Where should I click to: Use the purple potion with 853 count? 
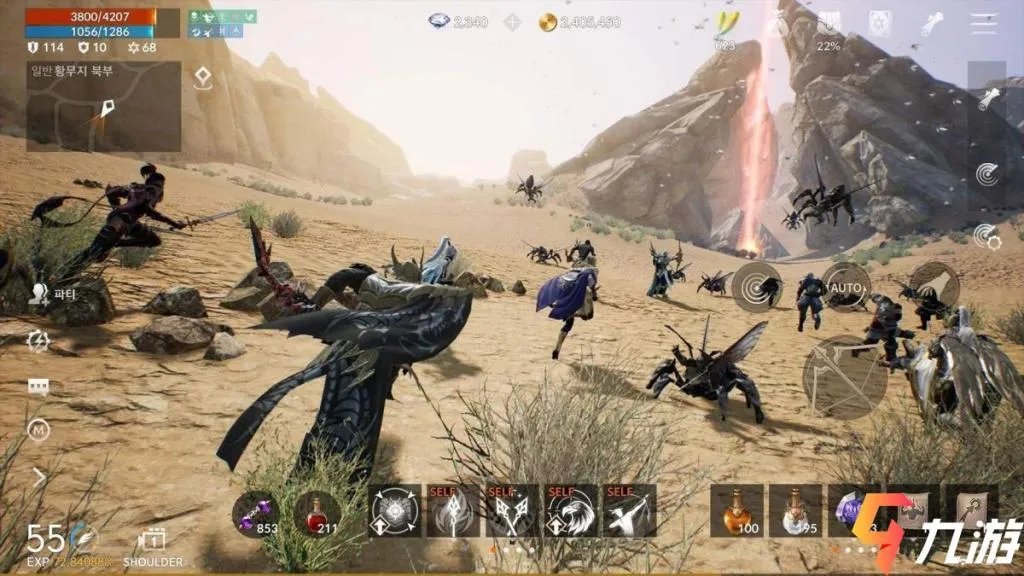coord(258,512)
